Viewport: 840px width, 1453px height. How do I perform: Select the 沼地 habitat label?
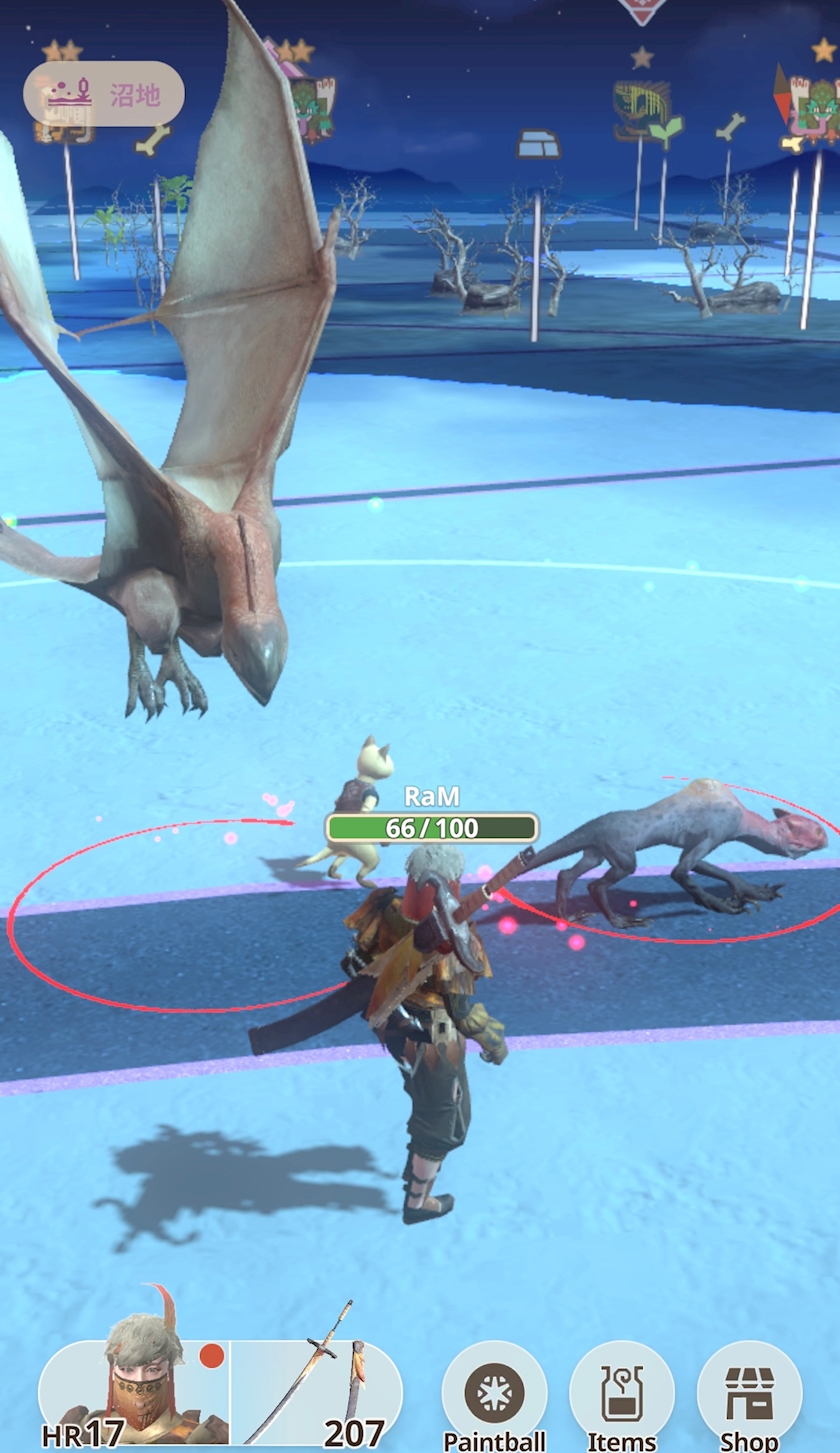click(x=104, y=94)
